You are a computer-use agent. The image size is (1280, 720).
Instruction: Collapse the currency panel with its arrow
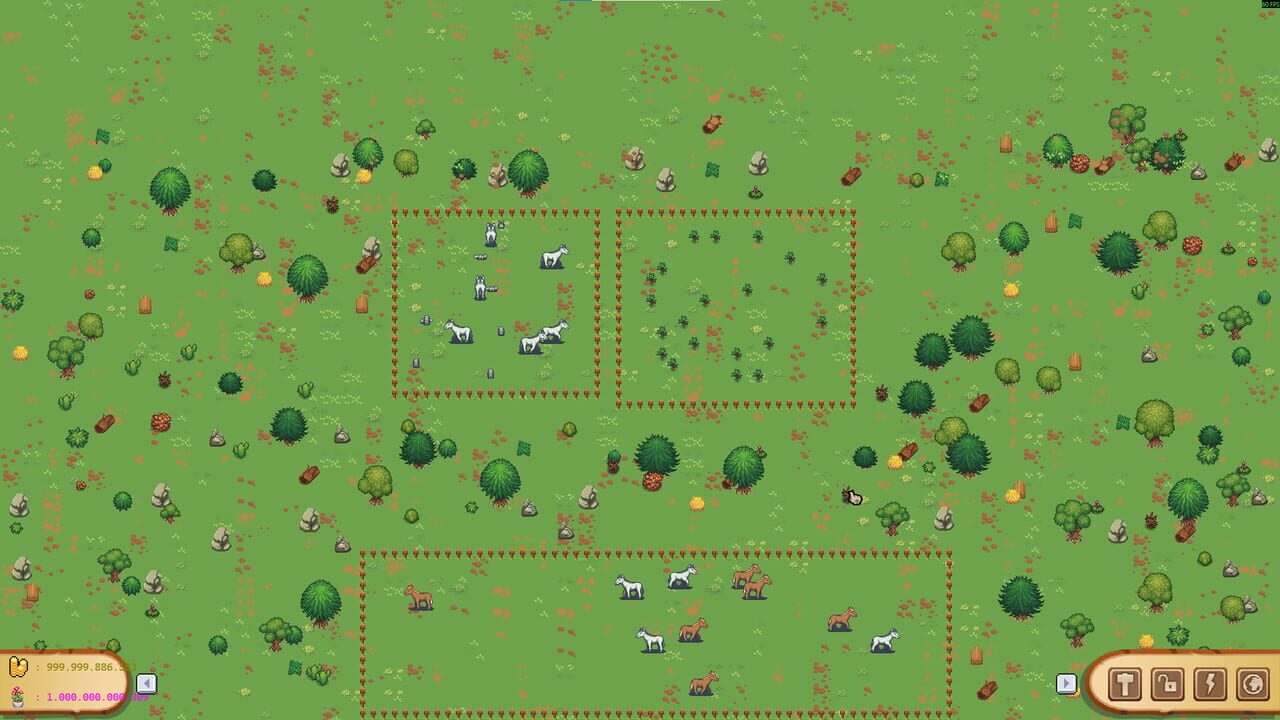[146, 683]
